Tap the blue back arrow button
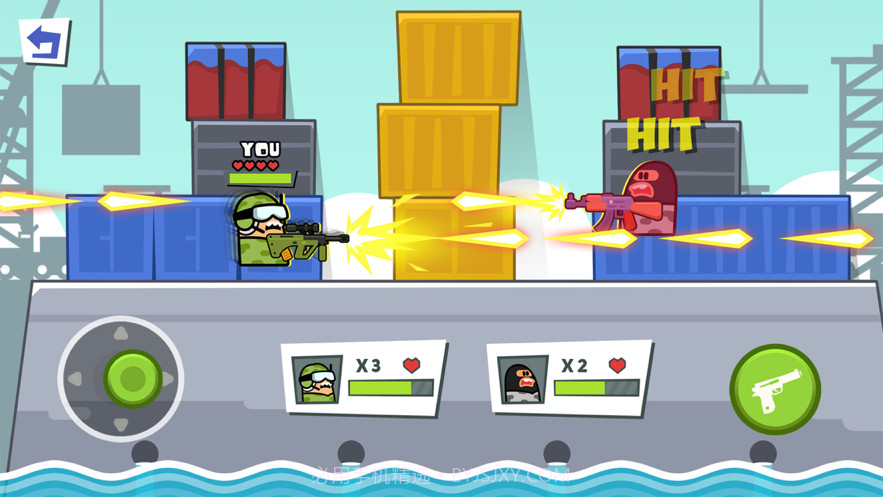This screenshot has width=883, height=497. click(x=44, y=42)
